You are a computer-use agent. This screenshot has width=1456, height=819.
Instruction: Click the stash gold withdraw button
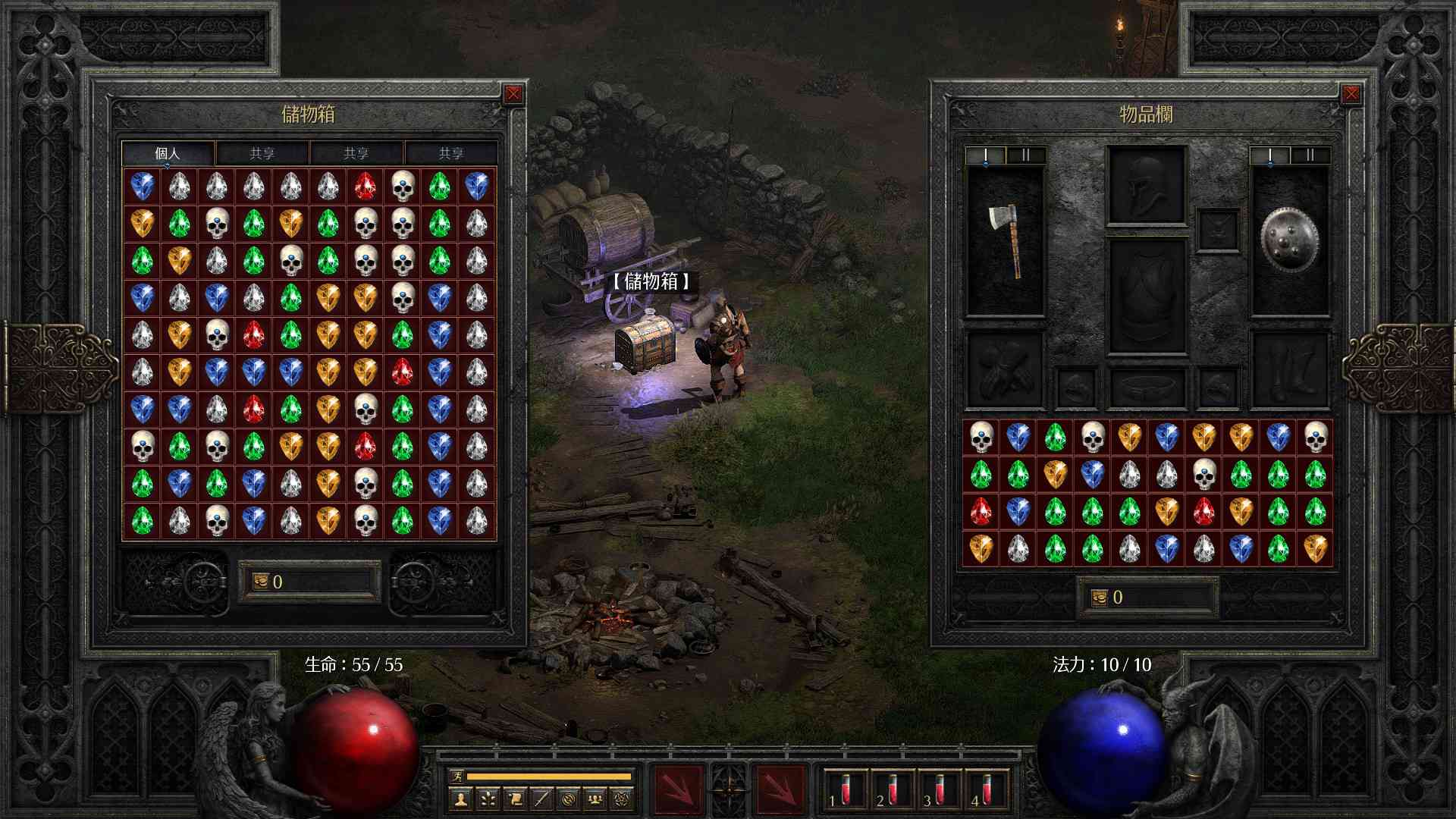262,582
